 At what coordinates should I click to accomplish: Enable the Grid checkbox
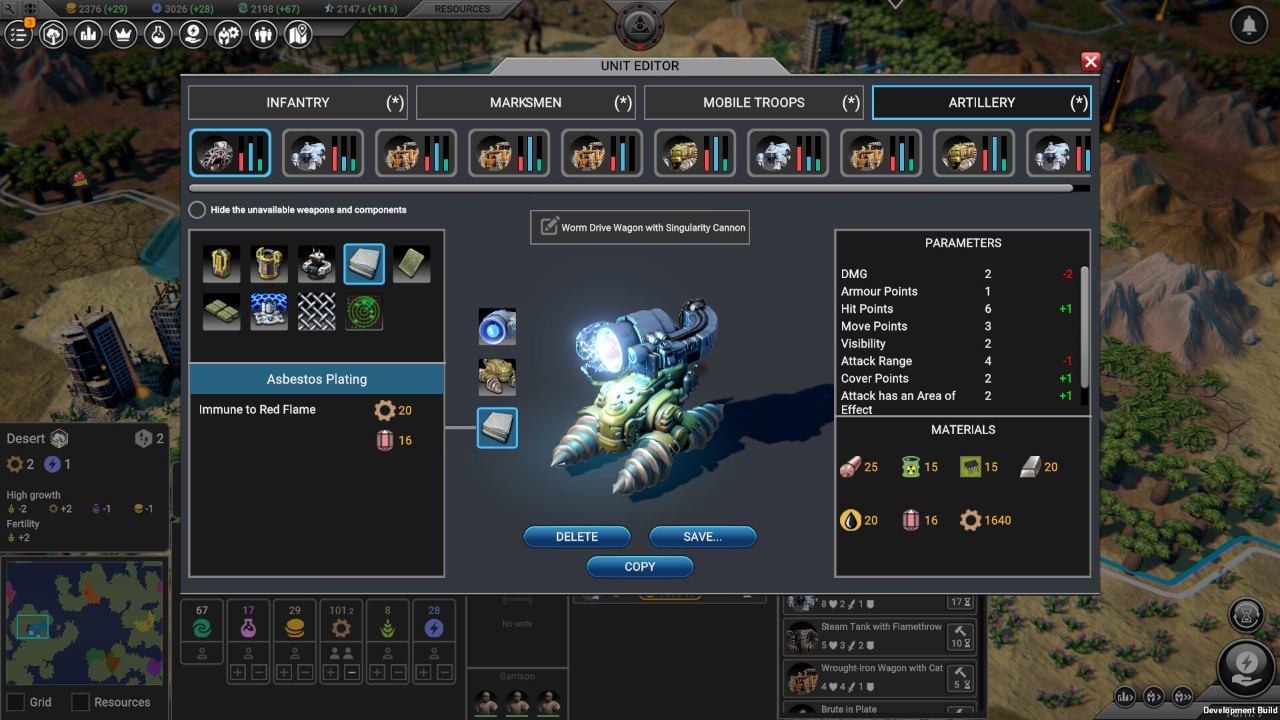(x=16, y=702)
